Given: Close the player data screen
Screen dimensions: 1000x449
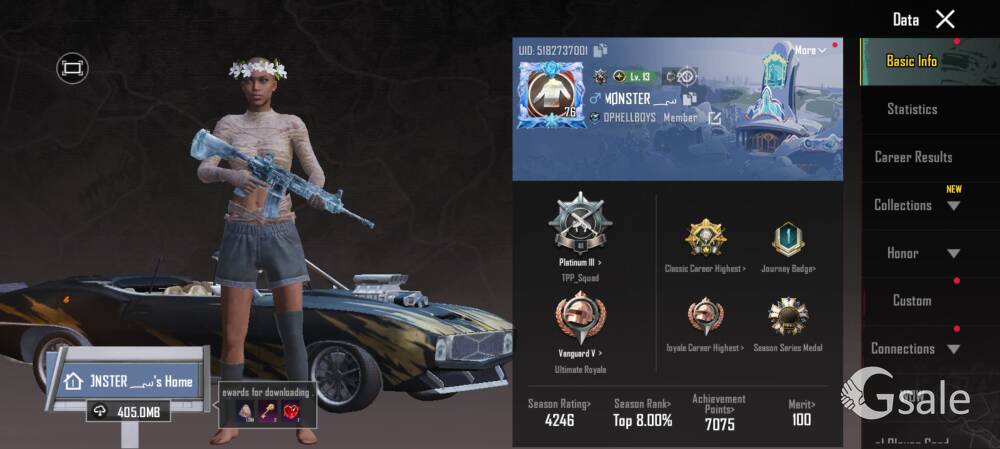Looking at the screenshot, I should pos(945,19).
